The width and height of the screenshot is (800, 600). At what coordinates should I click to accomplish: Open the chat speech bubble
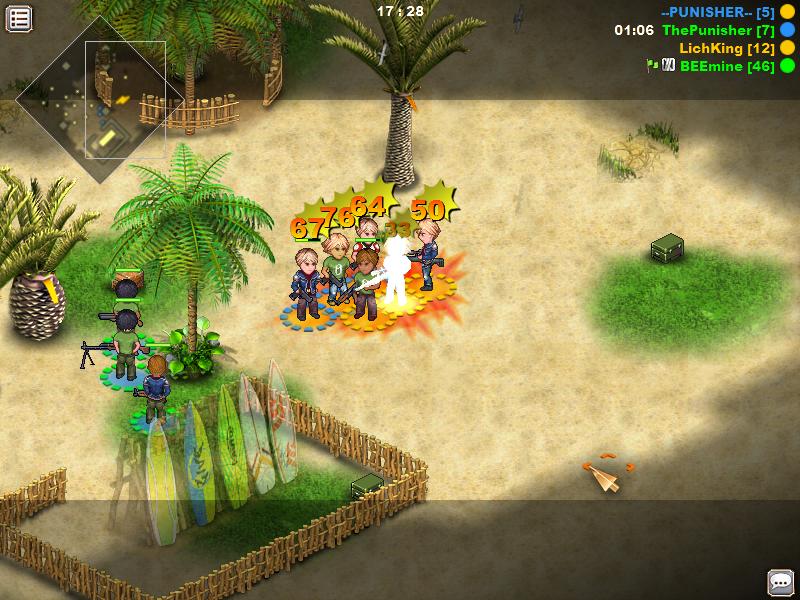780,581
